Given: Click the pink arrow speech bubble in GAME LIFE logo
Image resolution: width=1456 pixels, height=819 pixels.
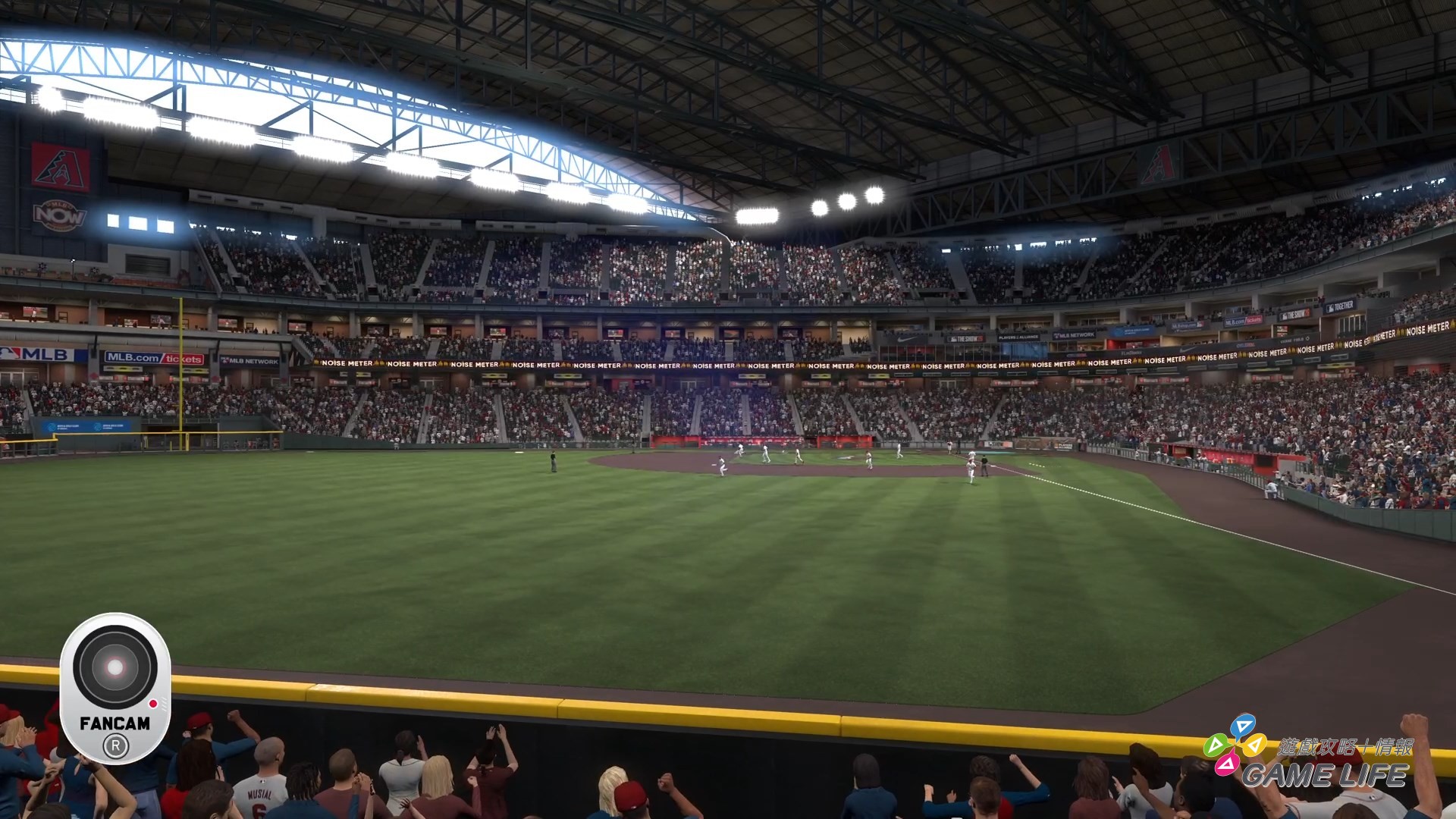Looking at the screenshot, I should (x=1228, y=766).
